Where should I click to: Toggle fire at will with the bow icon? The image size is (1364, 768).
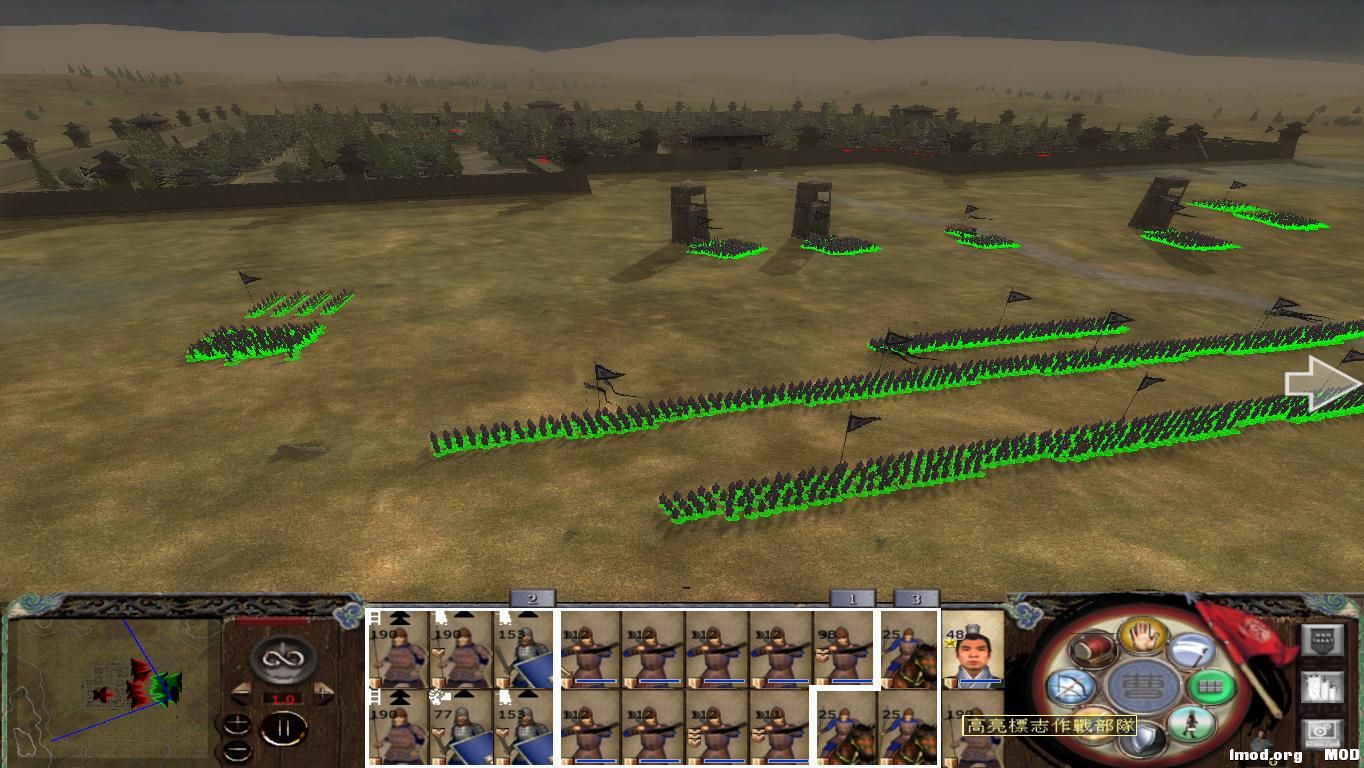[x=1070, y=687]
